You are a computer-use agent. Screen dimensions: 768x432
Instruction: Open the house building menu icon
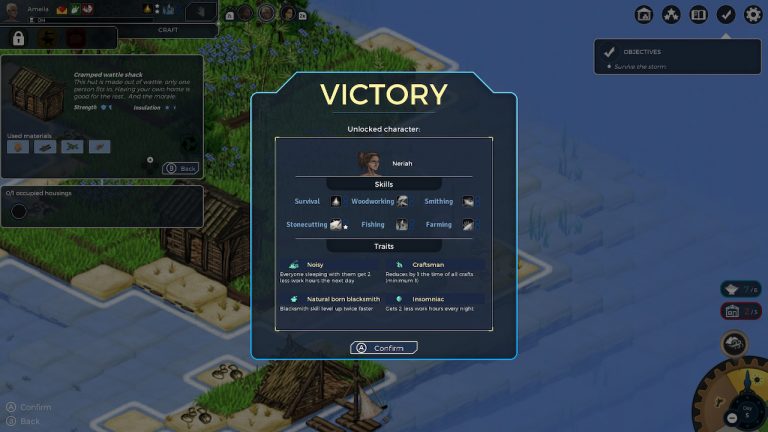pyautogui.click(x=644, y=14)
